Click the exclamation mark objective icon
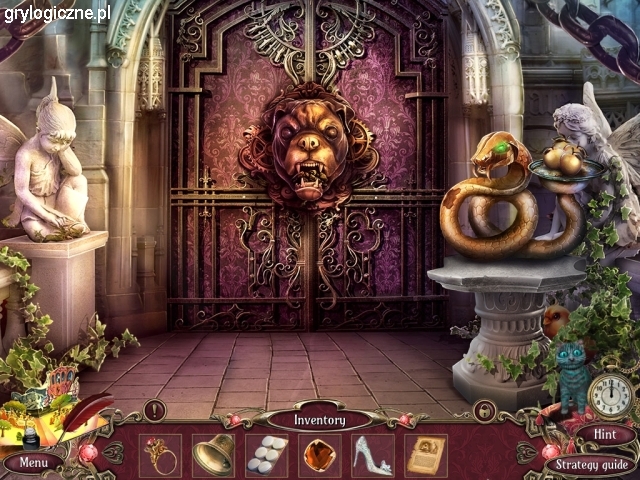Viewport: 640px width, 480px height. tap(154, 409)
